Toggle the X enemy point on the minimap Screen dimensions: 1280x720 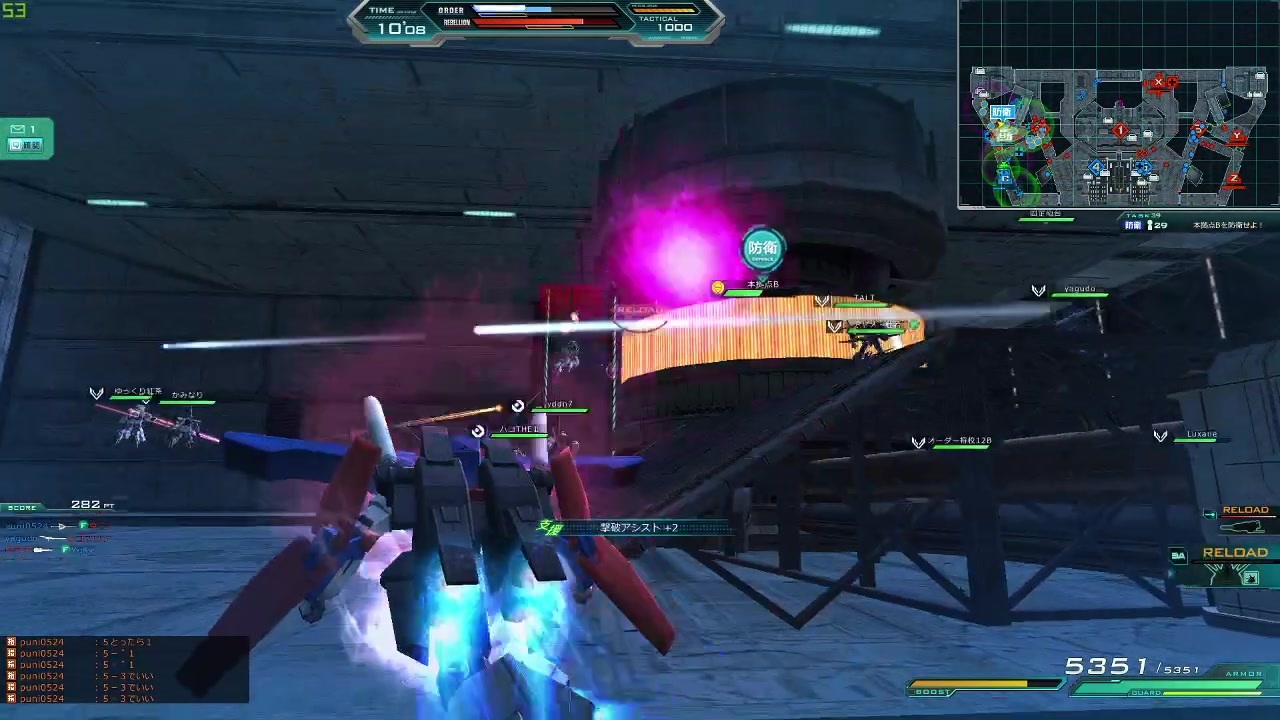(x=1159, y=81)
